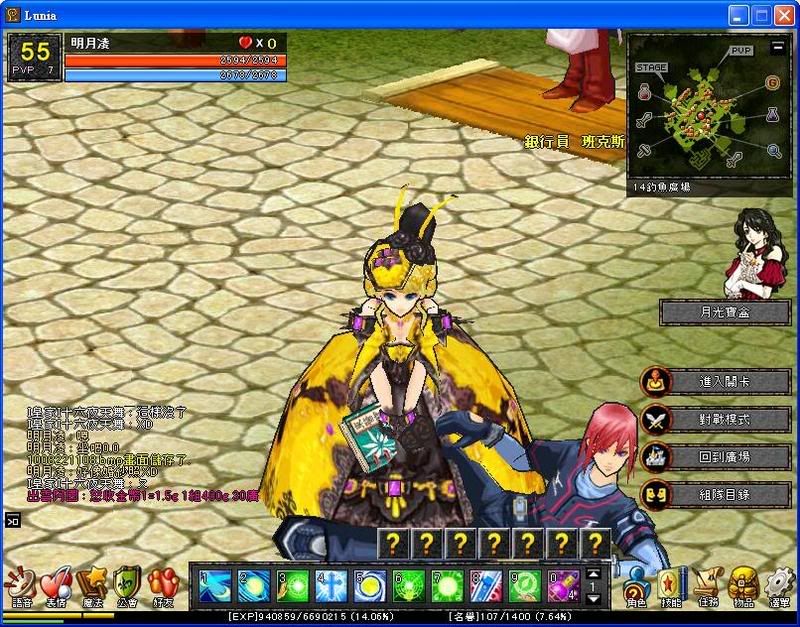The width and height of the screenshot is (800, 627).
Task: Open the 表情 emotes icon
Action: click(x=56, y=584)
